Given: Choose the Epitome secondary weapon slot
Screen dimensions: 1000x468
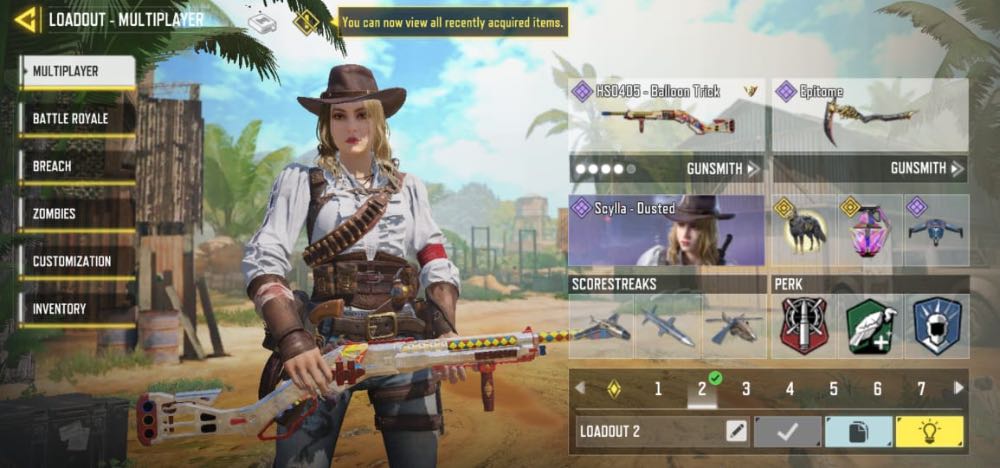Looking at the screenshot, I should tap(869, 115).
